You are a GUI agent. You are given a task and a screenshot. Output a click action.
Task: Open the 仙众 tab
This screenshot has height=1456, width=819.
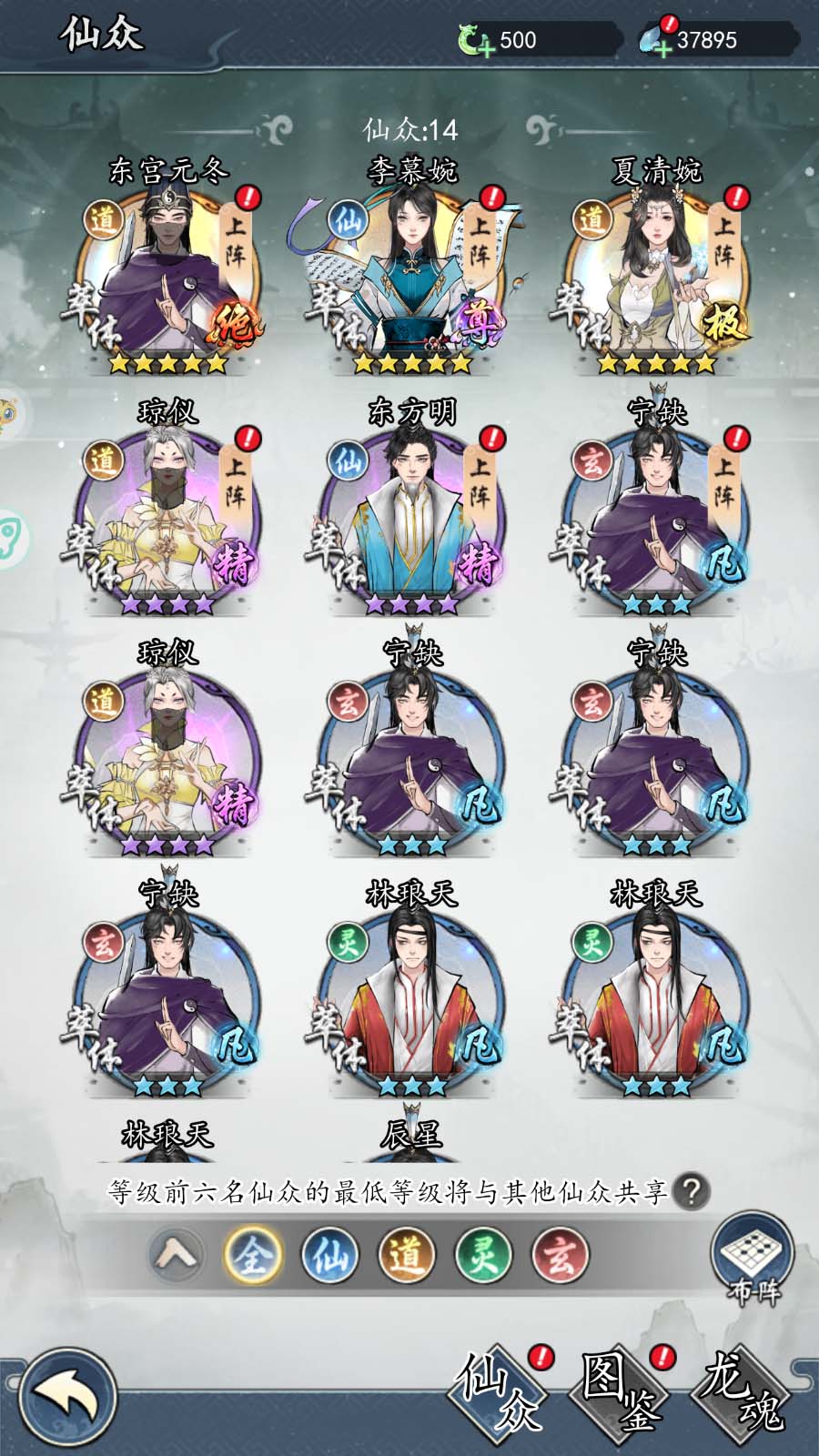[x=499, y=1389]
